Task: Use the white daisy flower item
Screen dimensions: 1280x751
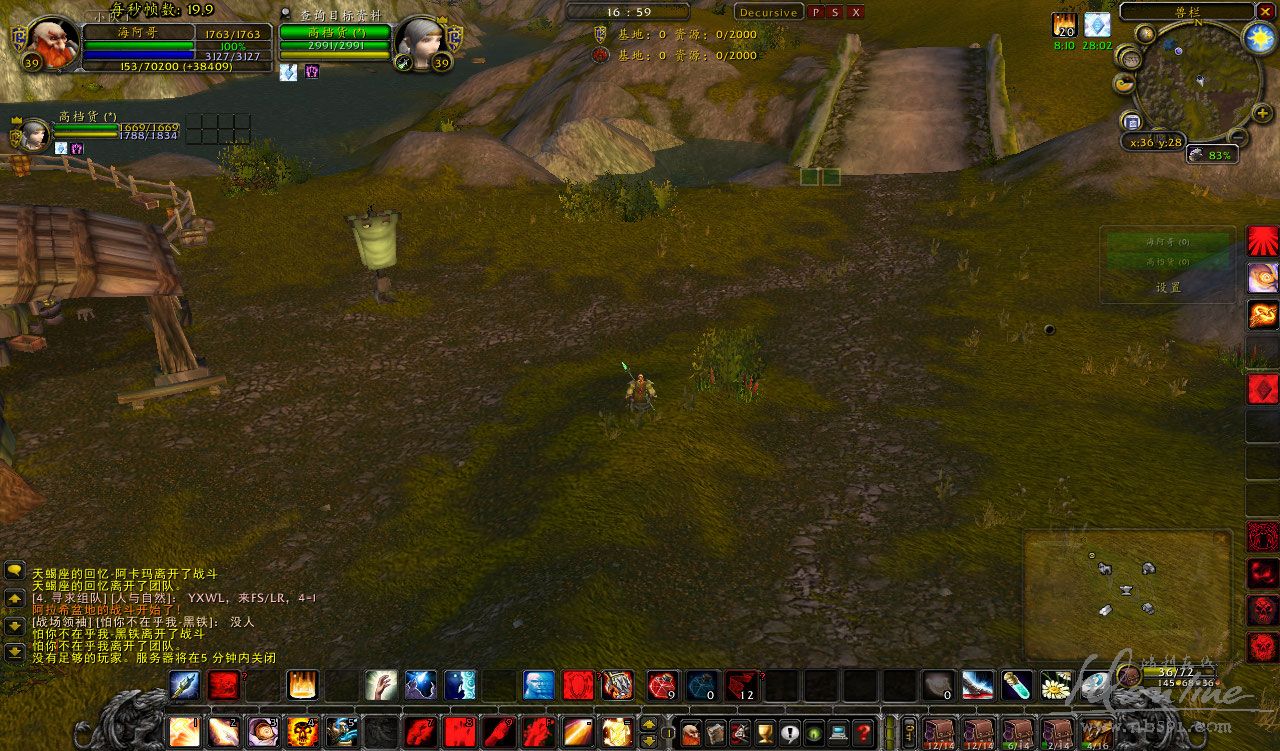Action: (1055, 685)
